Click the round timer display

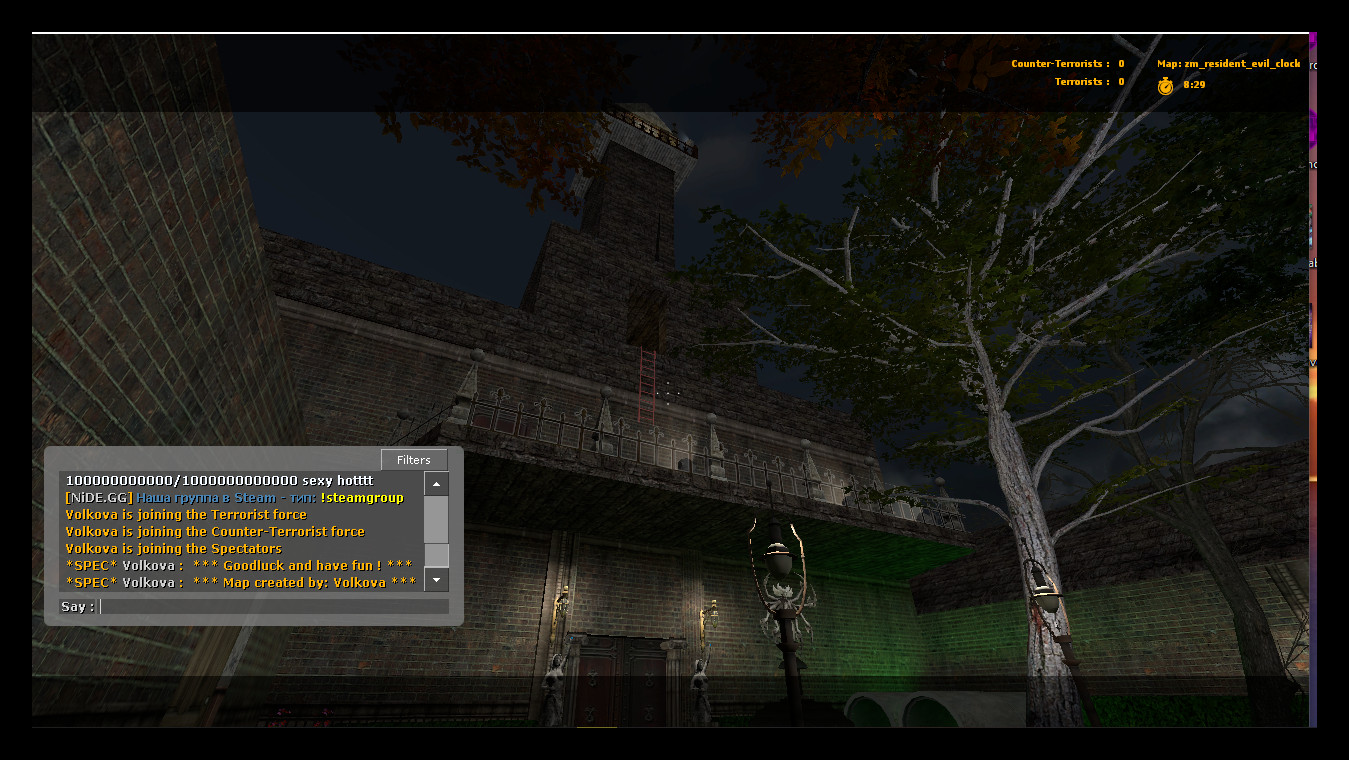click(1192, 86)
